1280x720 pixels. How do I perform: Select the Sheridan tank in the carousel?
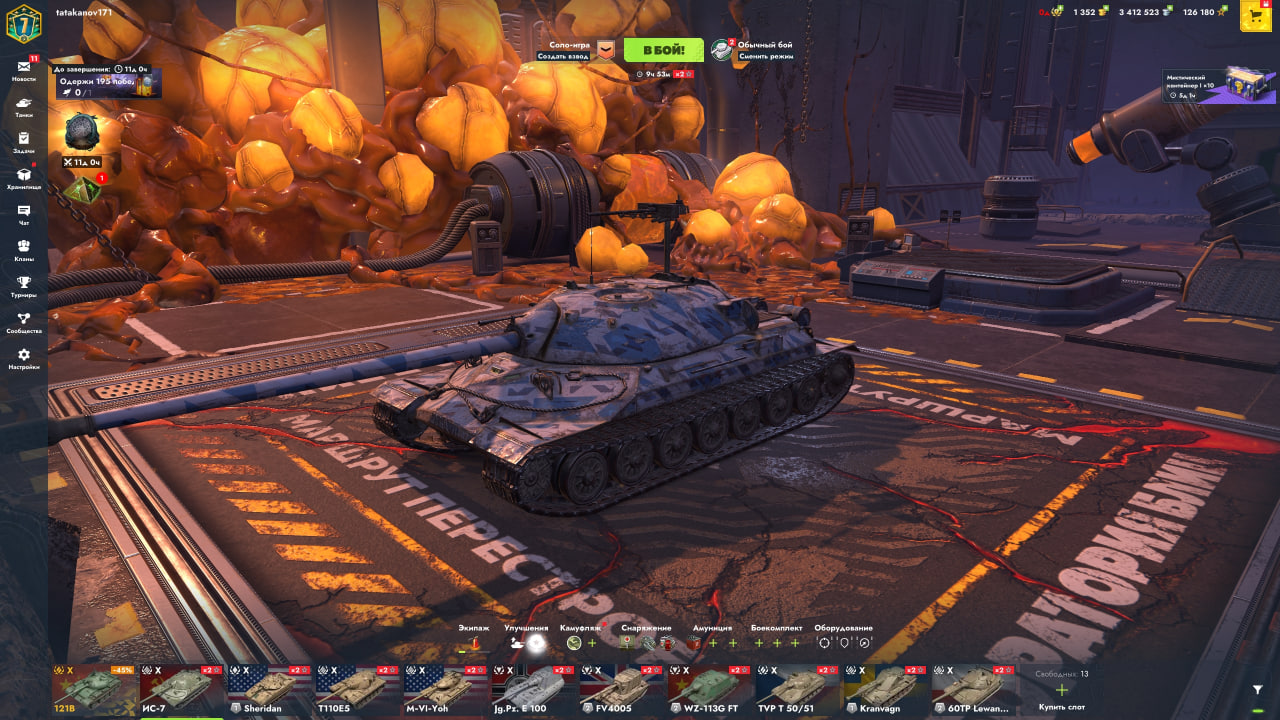point(270,689)
